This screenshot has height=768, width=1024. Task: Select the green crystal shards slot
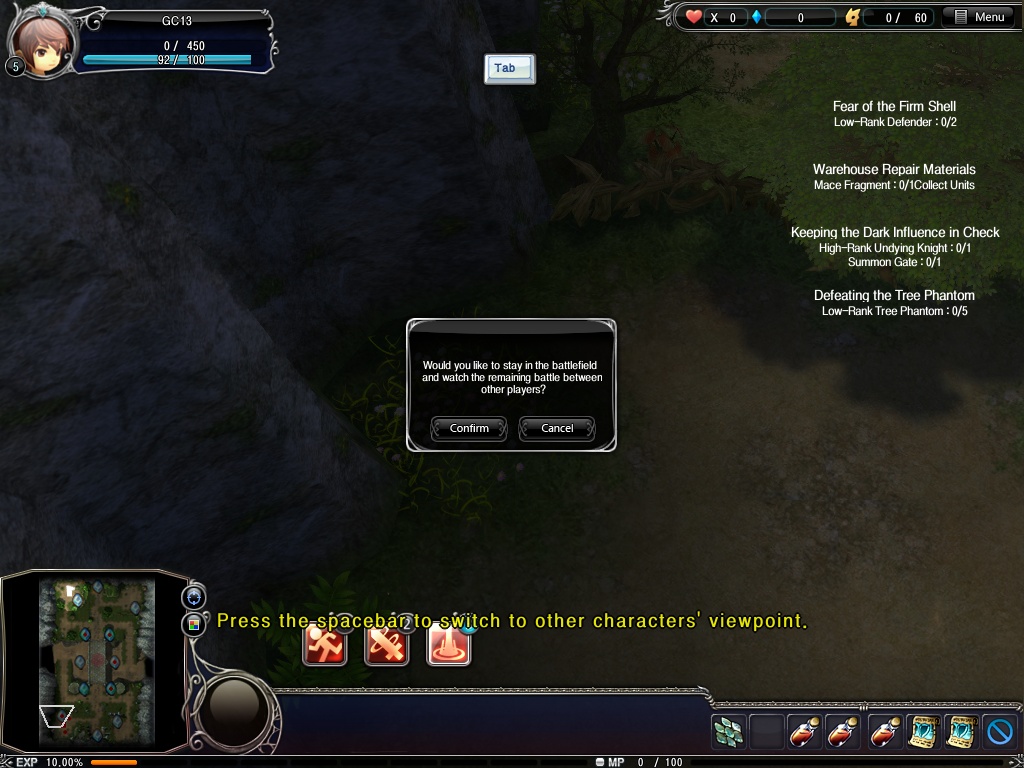coord(728,732)
